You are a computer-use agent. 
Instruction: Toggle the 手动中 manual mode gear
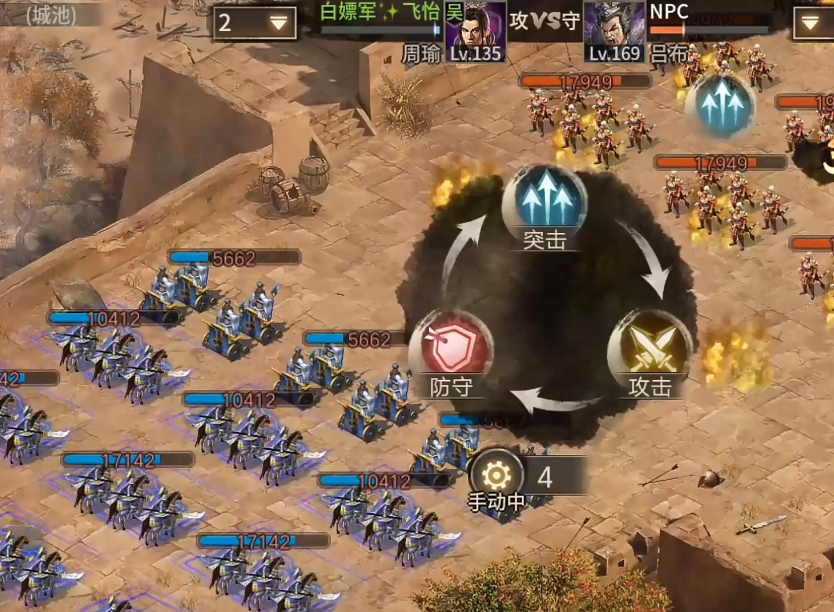[496, 473]
